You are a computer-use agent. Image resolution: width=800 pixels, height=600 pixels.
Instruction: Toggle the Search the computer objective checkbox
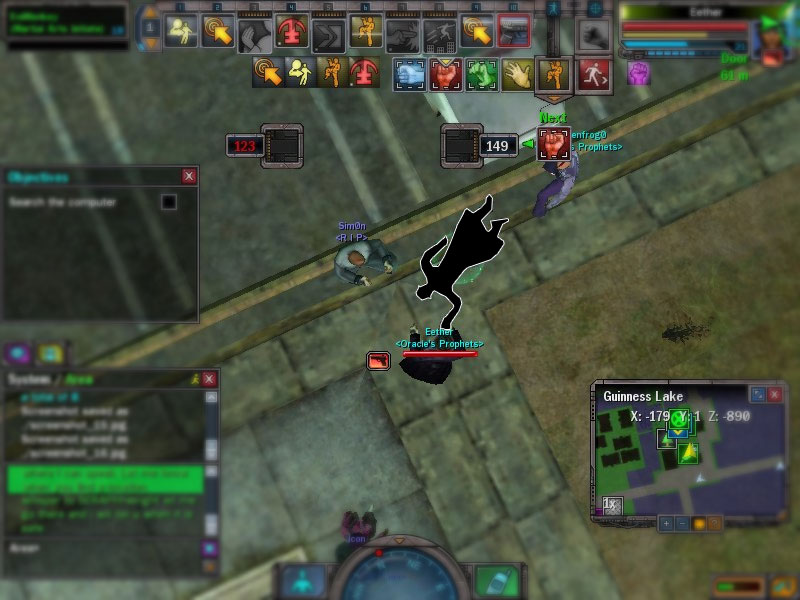[x=169, y=202]
